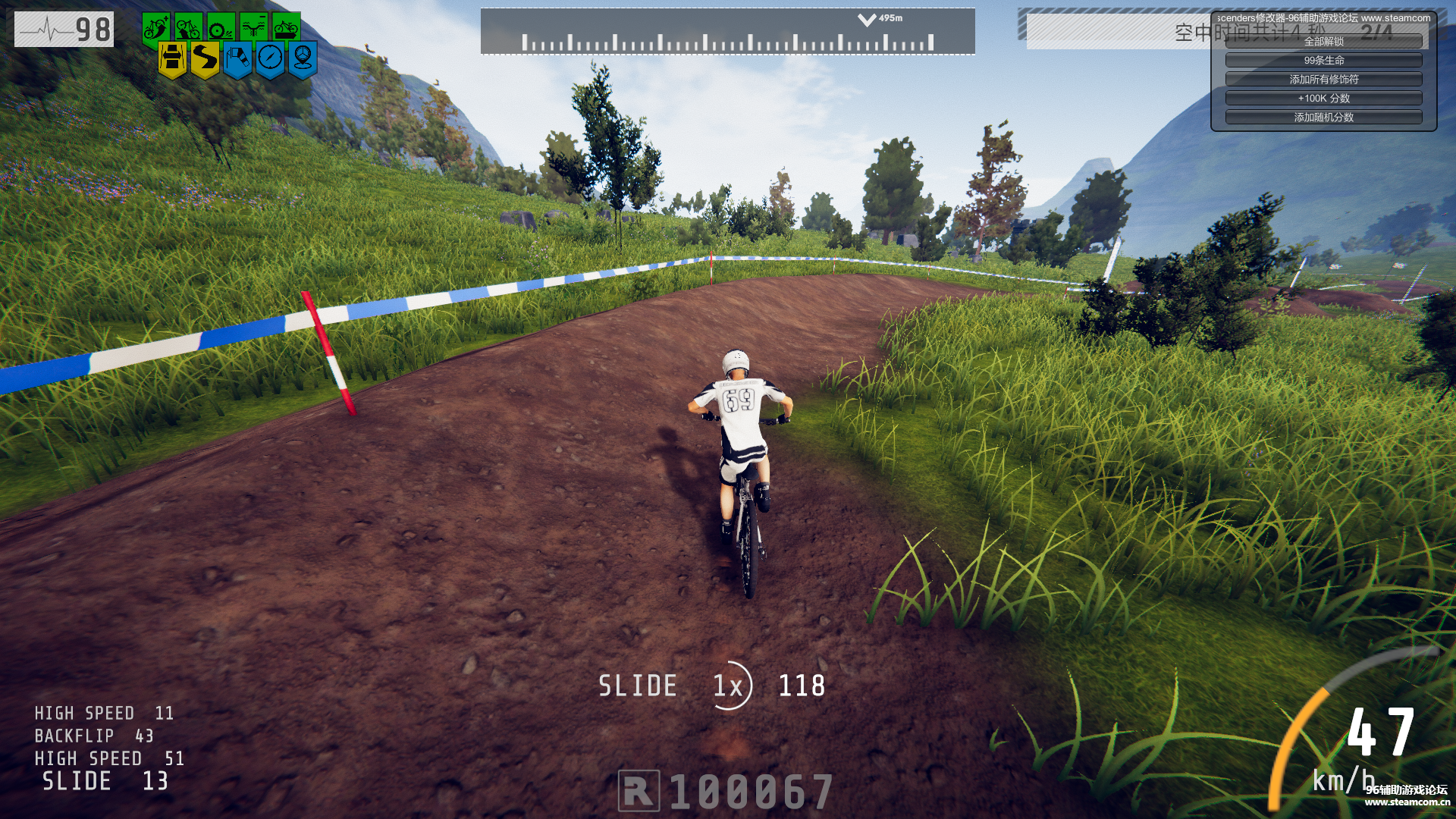The width and height of the screenshot is (1456, 819).
Task: Click the 全部解锁 unlock-all trainer button
Action: [x=1323, y=42]
